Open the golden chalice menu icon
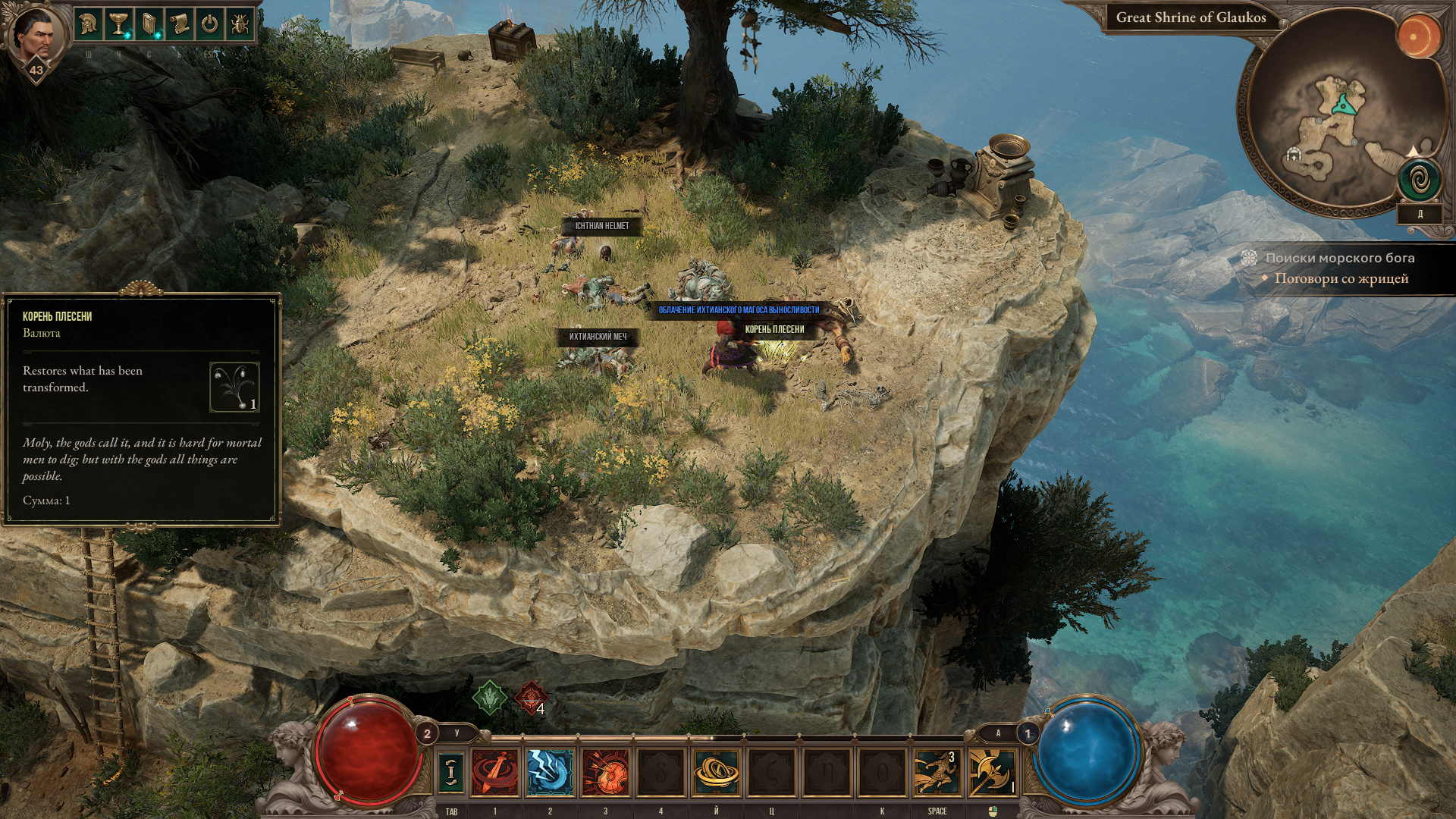Image resolution: width=1456 pixels, height=819 pixels. (x=118, y=25)
